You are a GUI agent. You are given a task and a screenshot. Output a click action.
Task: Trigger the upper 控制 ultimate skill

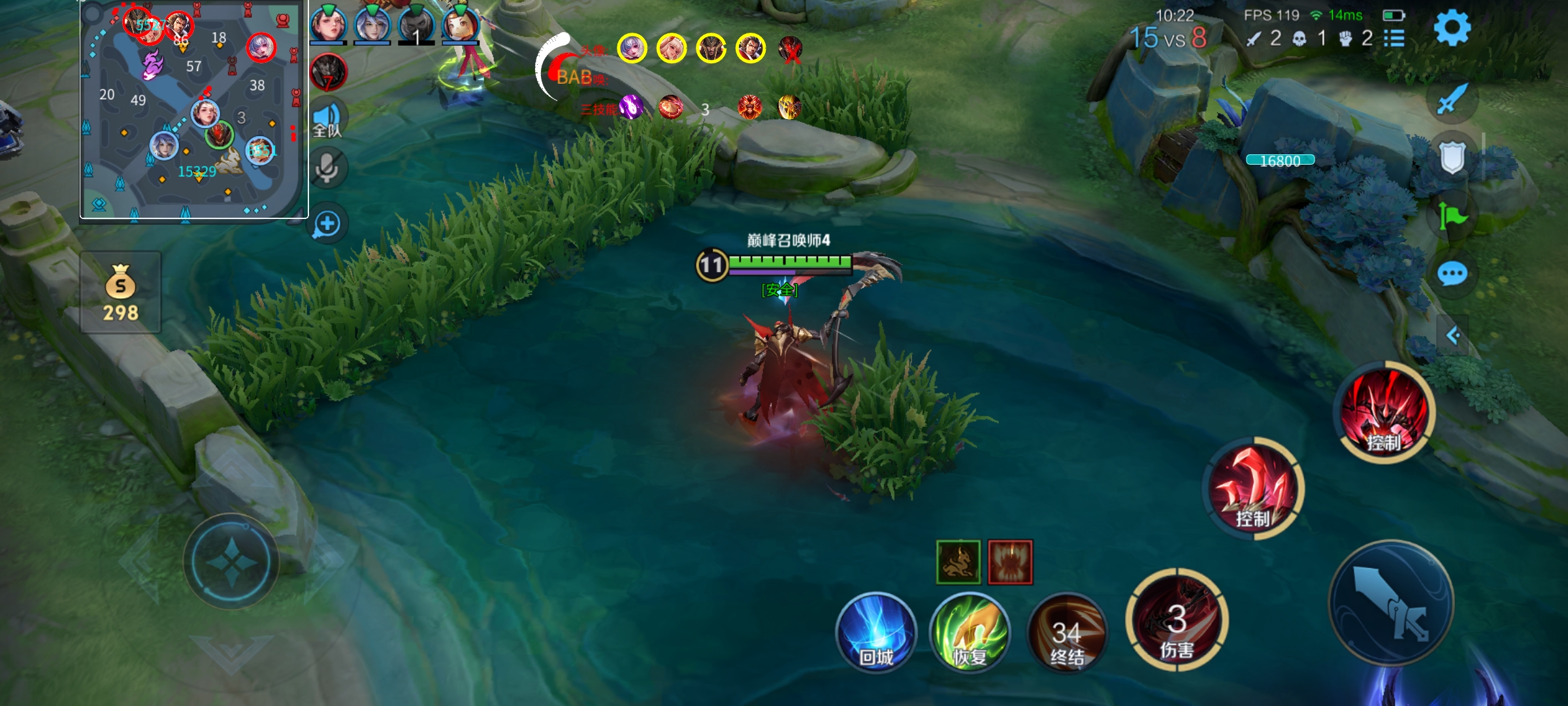[1384, 412]
